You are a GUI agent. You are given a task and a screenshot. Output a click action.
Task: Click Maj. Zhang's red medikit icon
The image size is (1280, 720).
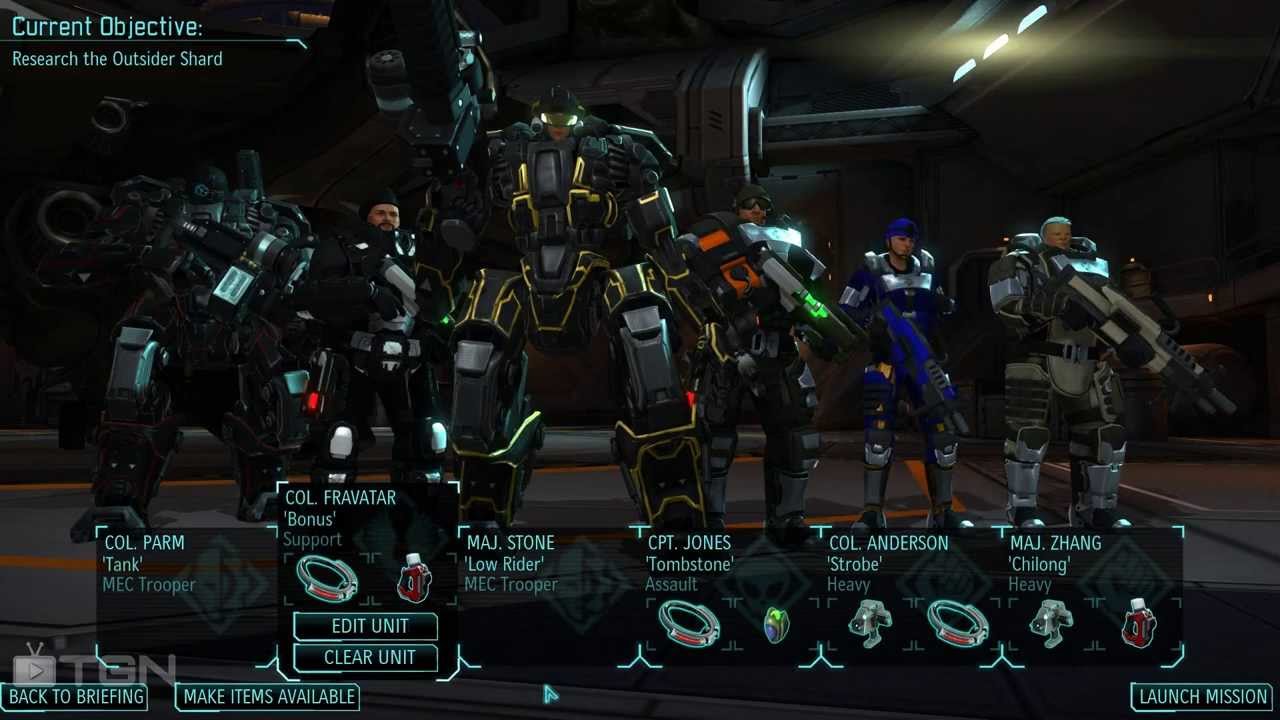[1139, 623]
